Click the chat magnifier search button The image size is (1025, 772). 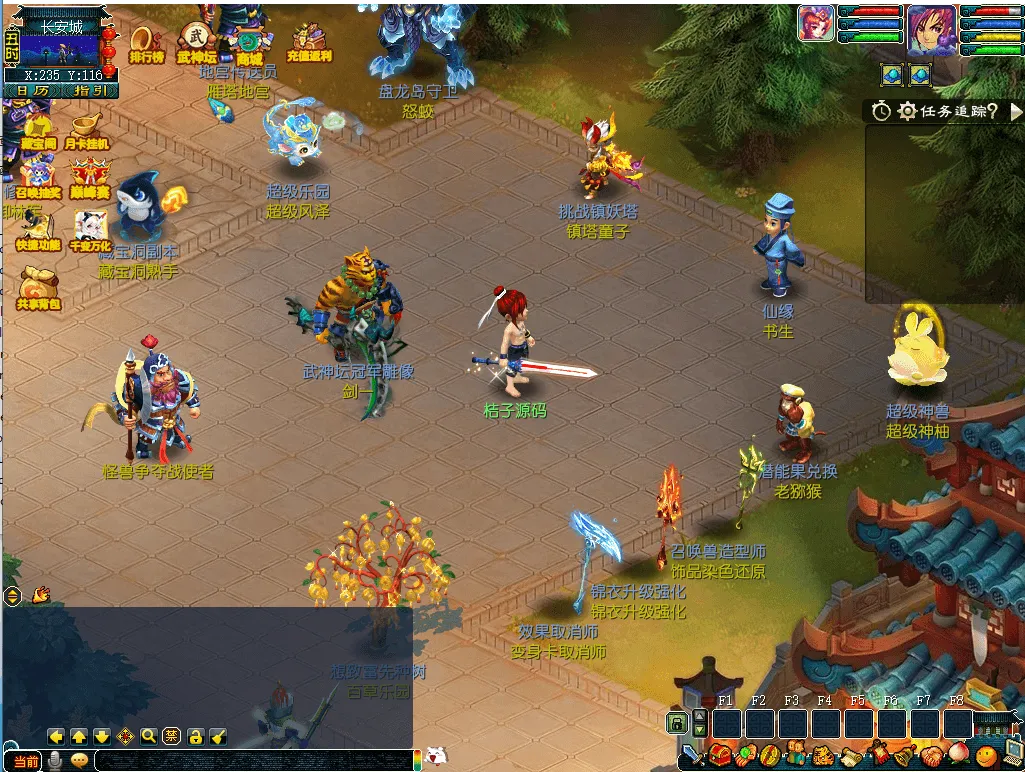[148, 736]
